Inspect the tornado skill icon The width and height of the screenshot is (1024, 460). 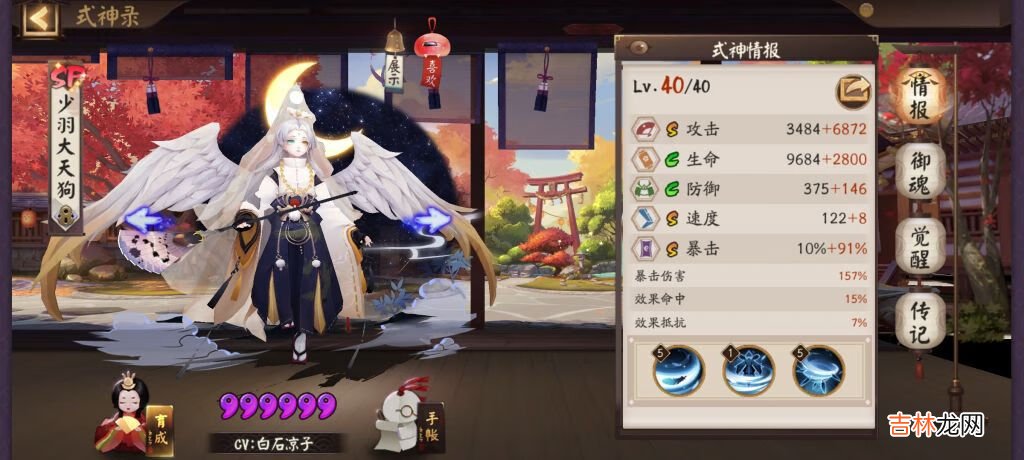click(x=818, y=370)
